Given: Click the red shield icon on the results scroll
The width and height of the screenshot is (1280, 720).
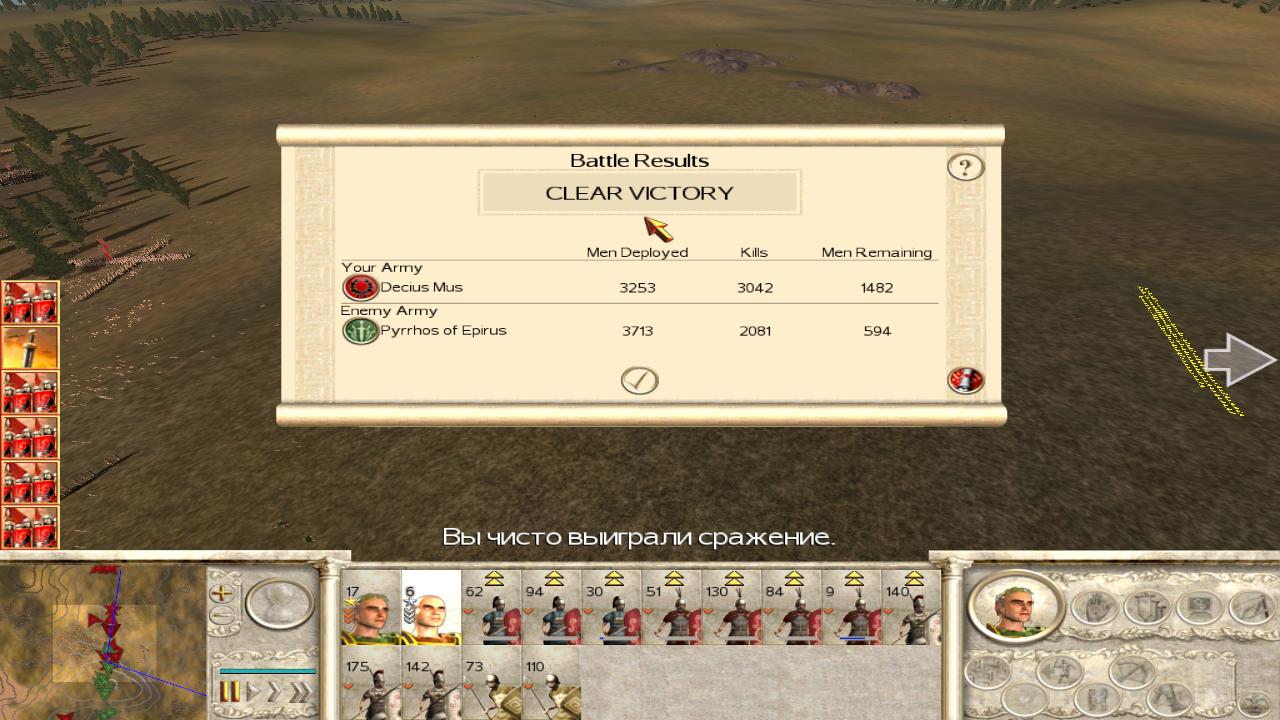Looking at the screenshot, I should pyautogui.click(x=965, y=380).
